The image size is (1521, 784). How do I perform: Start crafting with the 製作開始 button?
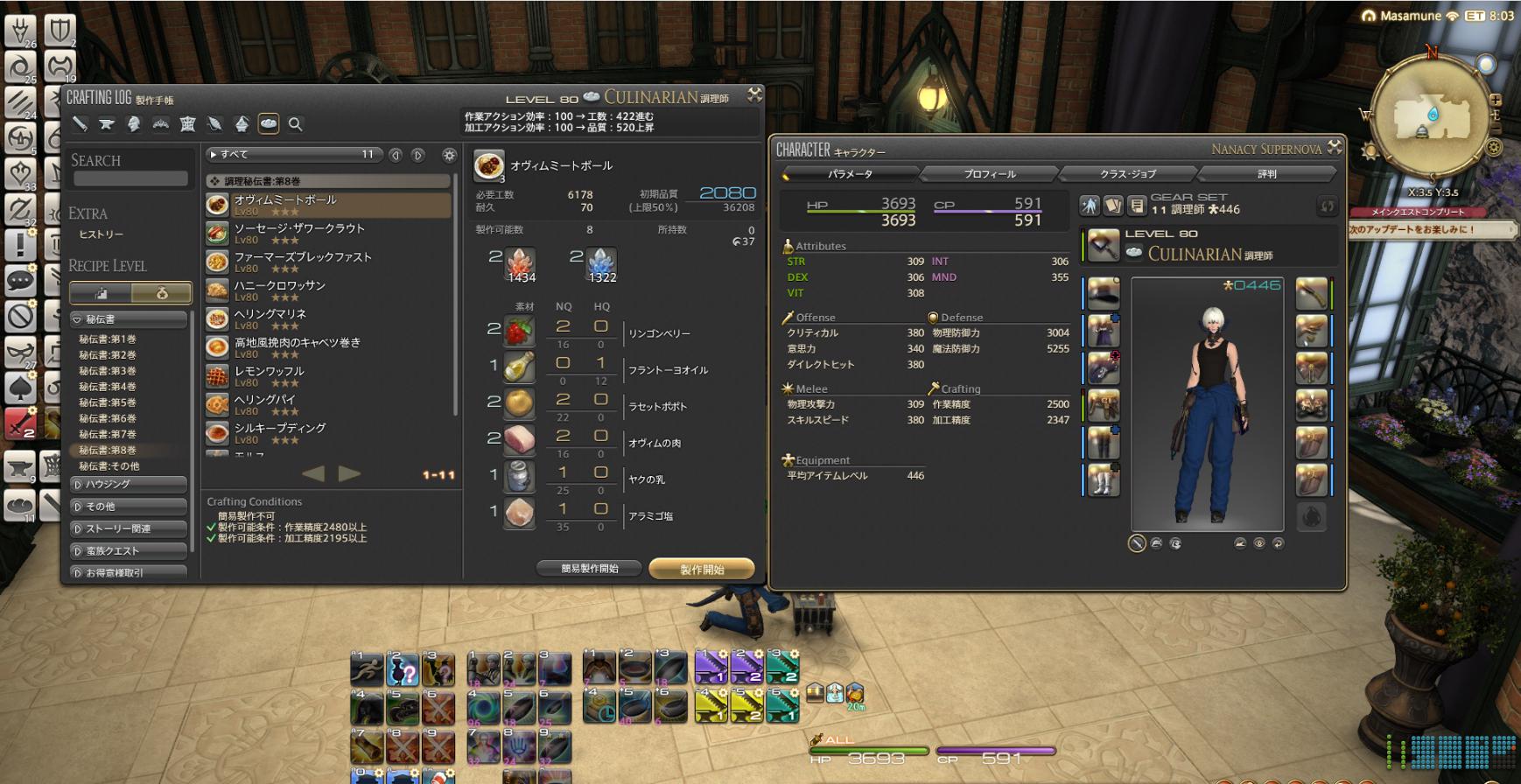[x=701, y=570]
